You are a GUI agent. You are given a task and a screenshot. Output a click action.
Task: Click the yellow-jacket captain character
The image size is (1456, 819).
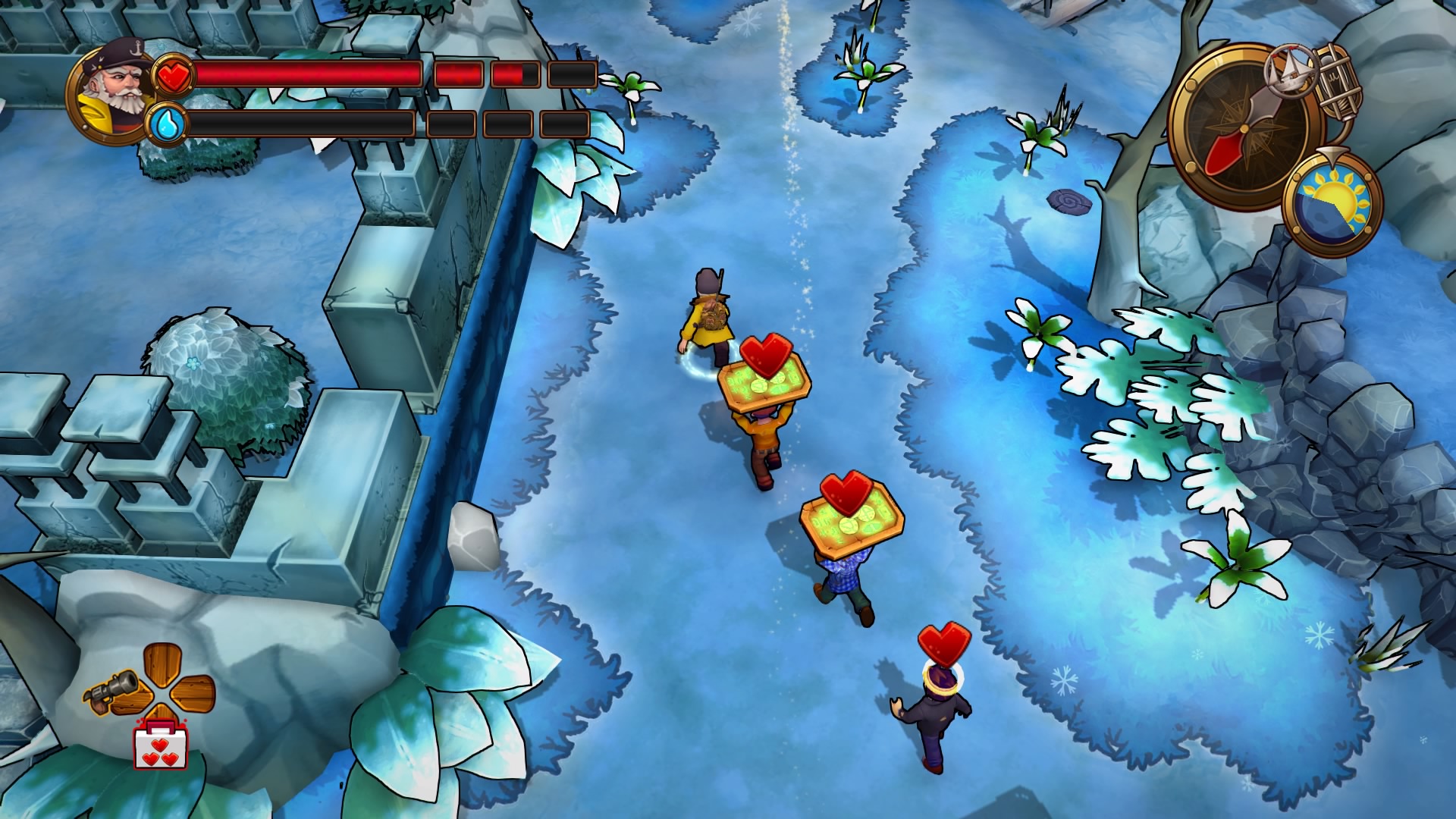707,318
